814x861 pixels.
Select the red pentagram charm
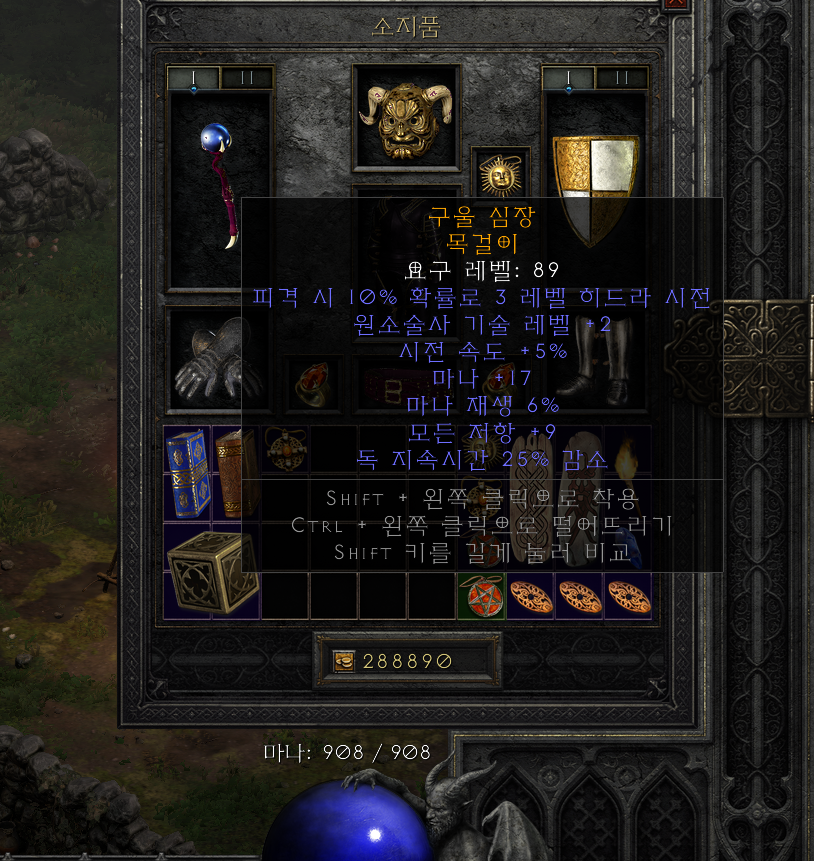(481, 596)
